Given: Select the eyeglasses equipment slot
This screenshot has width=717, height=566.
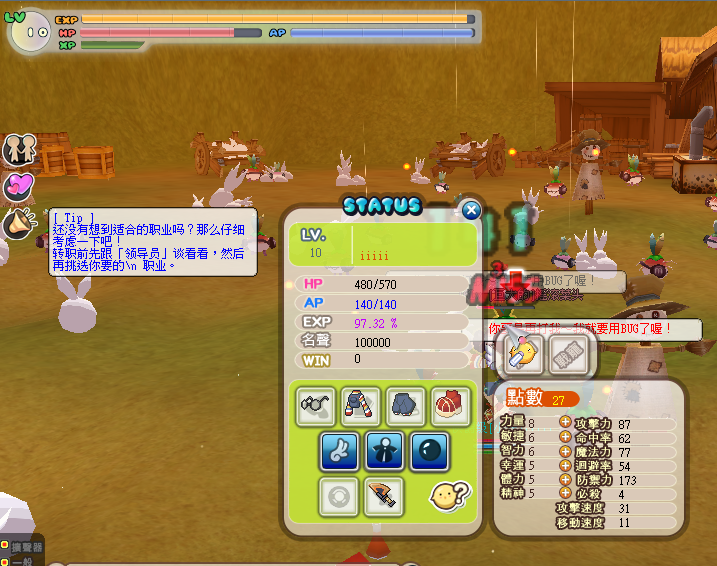Looking at the screenshot, I should tap(316, 405).
